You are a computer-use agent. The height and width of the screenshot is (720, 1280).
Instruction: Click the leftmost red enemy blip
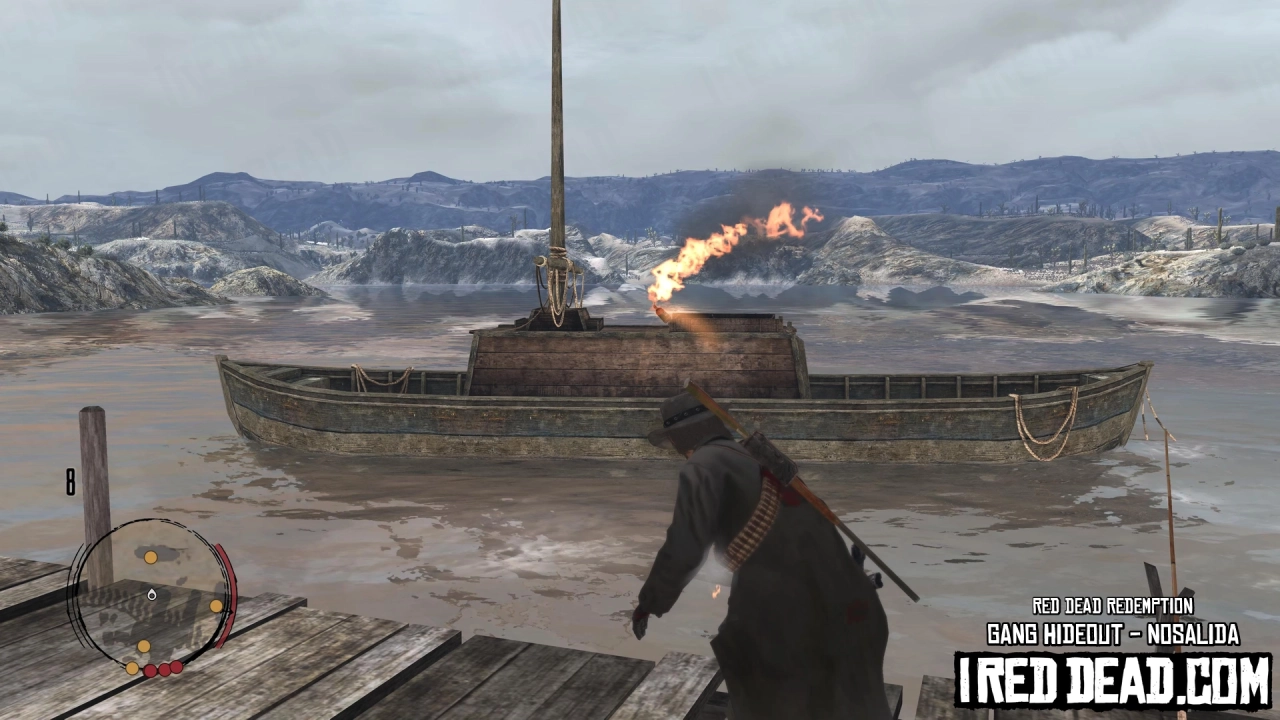point(150,670)
